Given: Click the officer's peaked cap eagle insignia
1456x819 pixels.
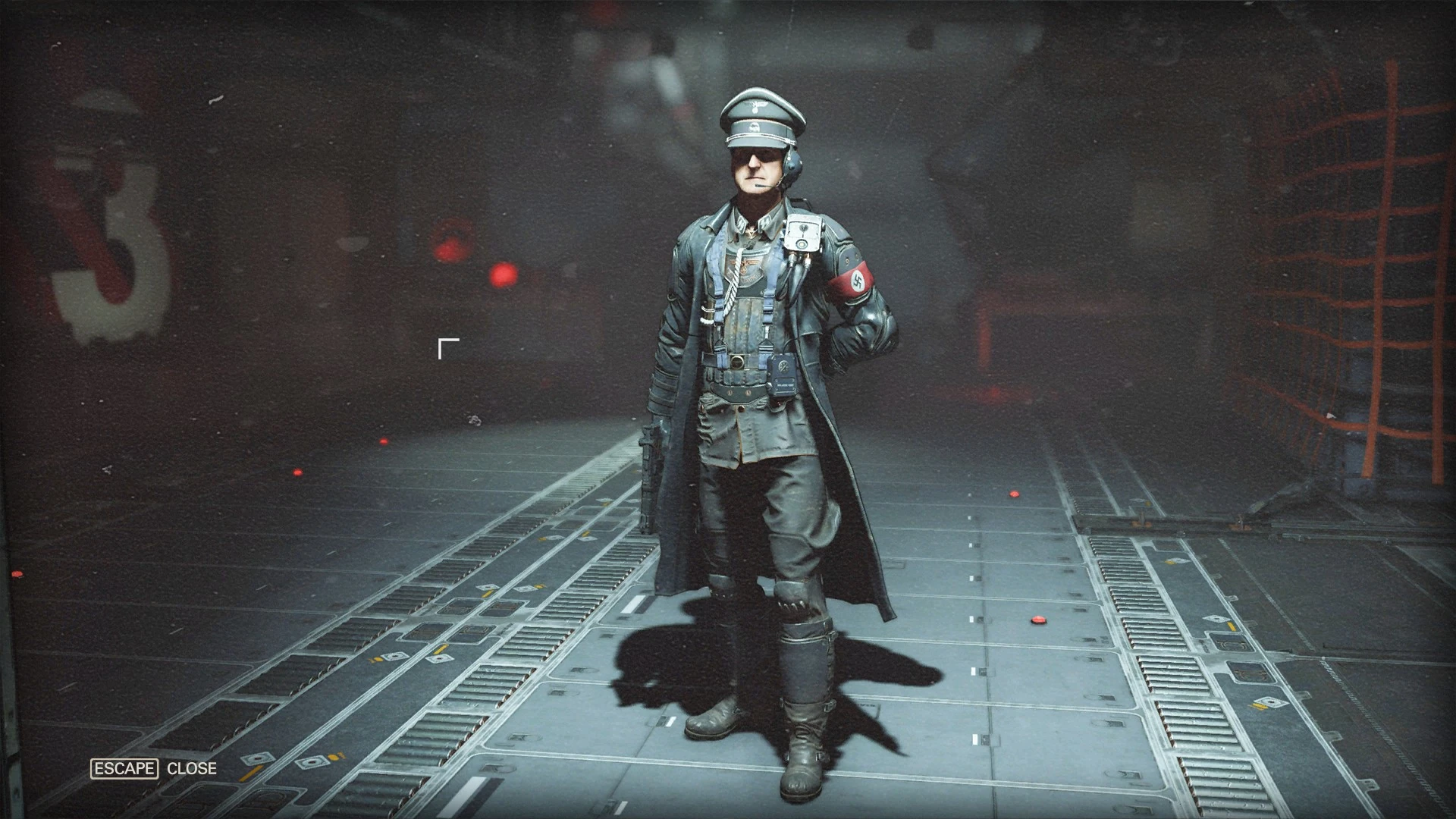Looking at the screenshot, I should point(756,106).
